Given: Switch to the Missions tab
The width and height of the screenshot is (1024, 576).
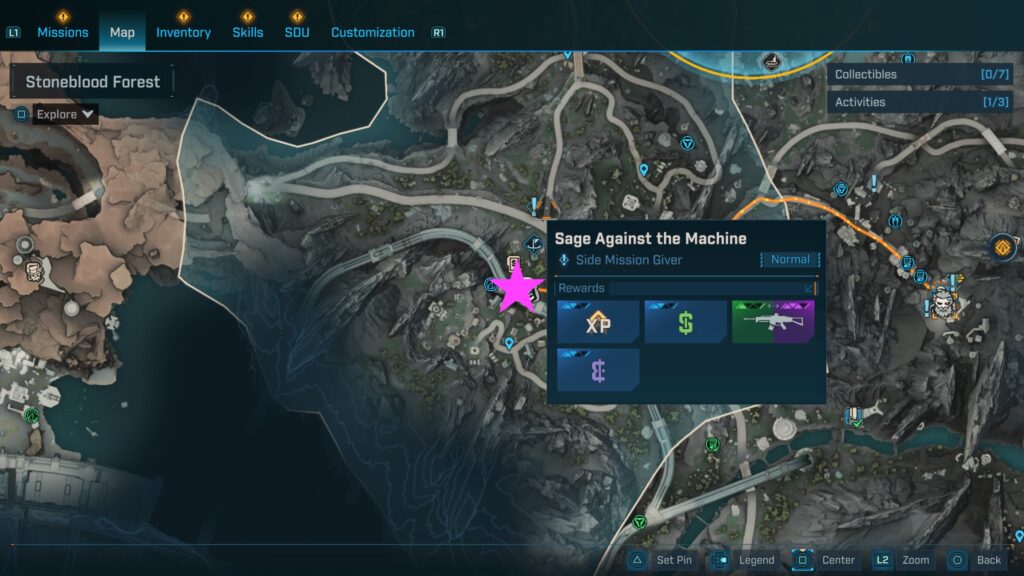Looking at the screenshot, I should tap(63, 32).
